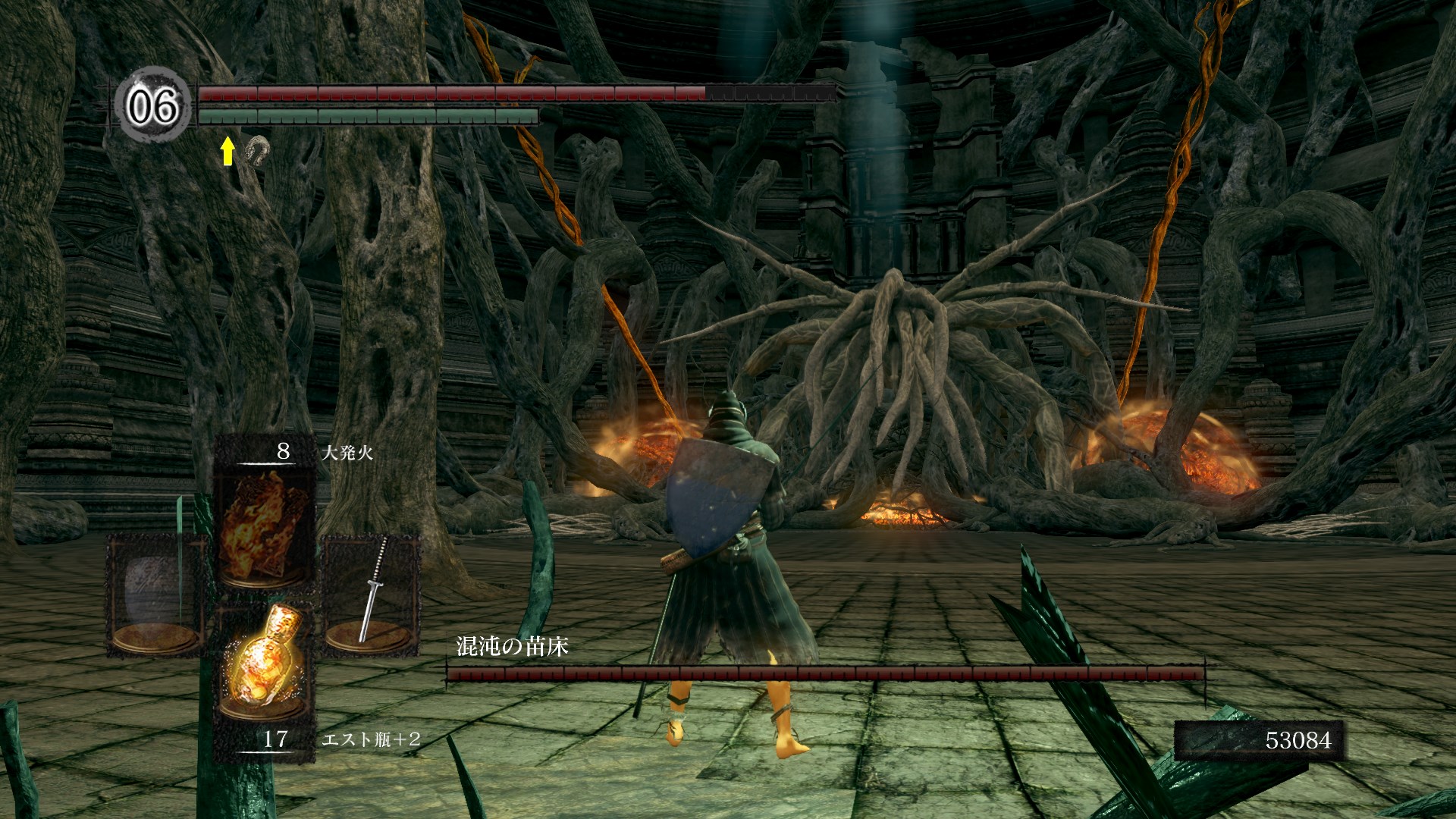
Task: Click the grey ring status effect icon
Action: tap(258, 150)
